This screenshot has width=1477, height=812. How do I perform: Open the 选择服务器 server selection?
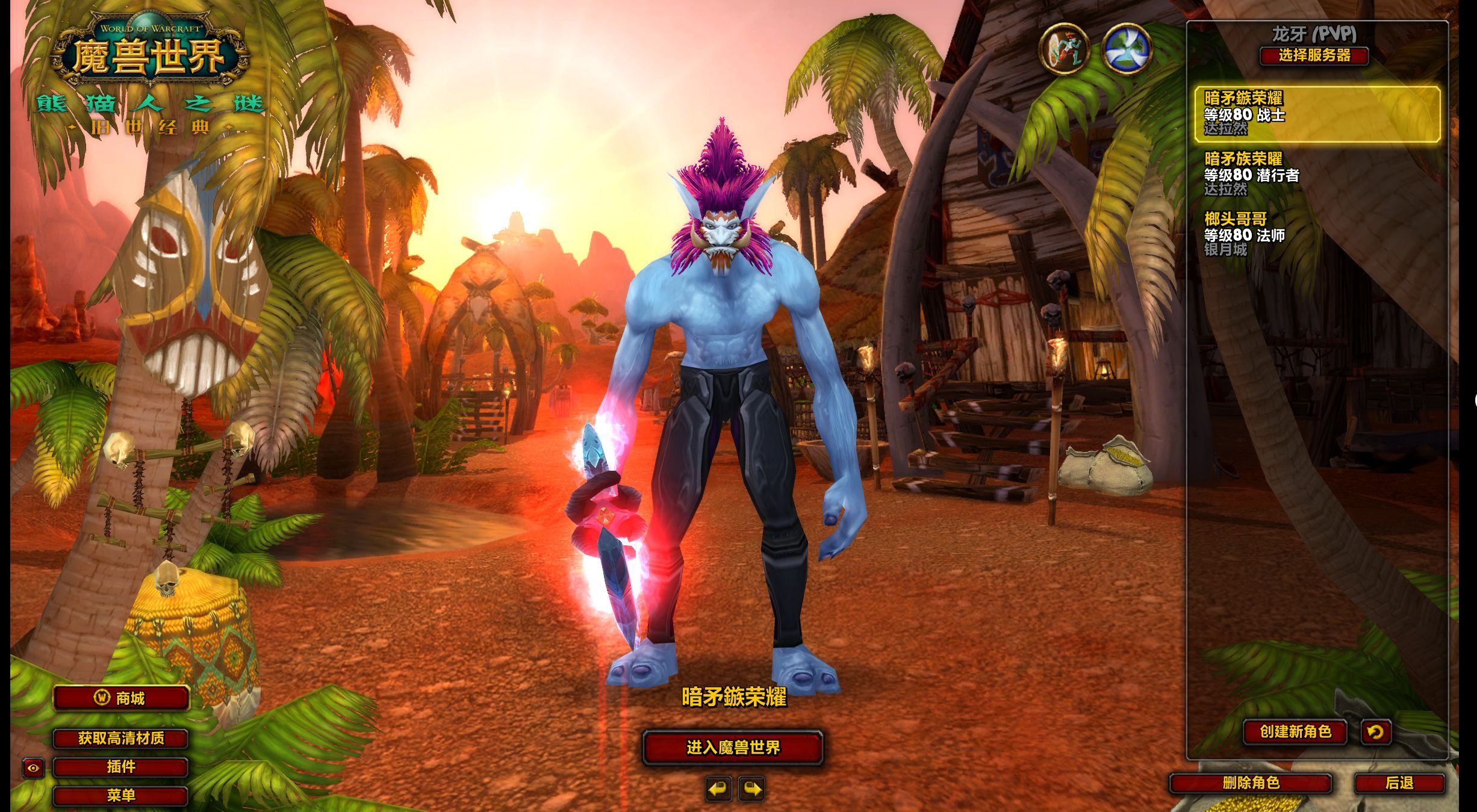[x=1314, y=55]
